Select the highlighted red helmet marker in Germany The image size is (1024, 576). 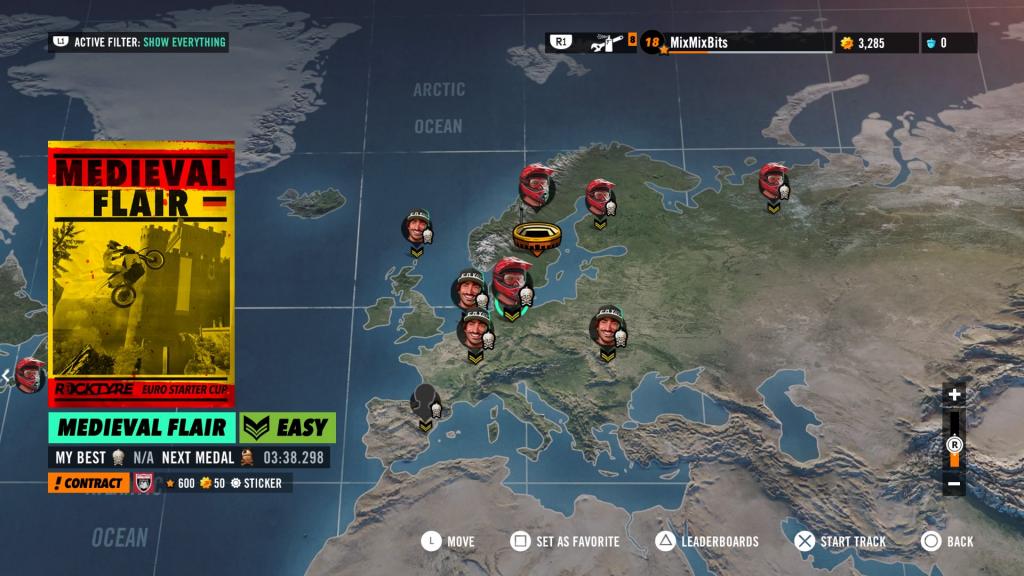[x=511, y=281]
